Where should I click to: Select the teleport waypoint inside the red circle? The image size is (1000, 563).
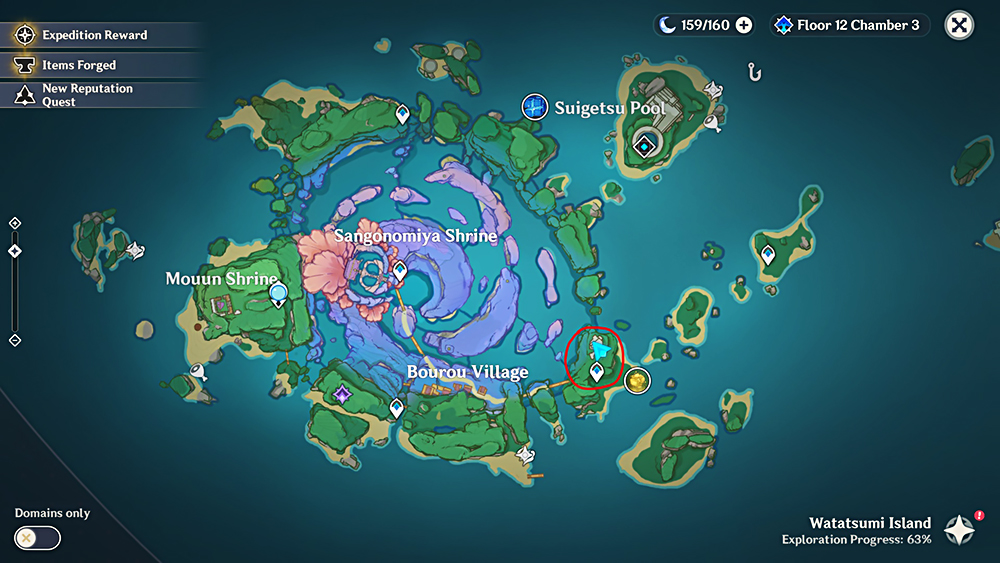(x=597, y=372)
